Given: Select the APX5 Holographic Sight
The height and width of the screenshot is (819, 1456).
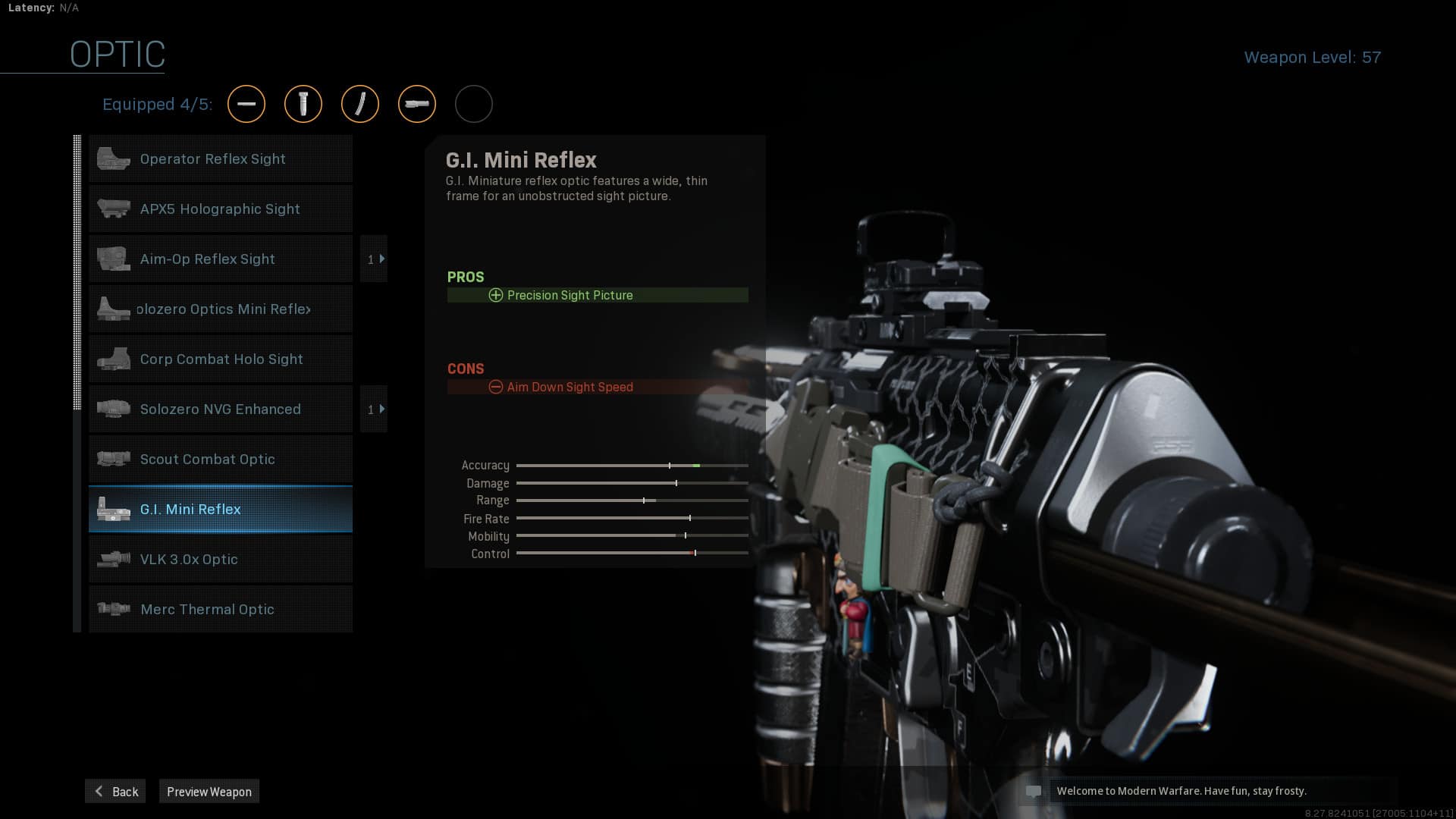Looking at the screenshot, I should pos(221,209).
